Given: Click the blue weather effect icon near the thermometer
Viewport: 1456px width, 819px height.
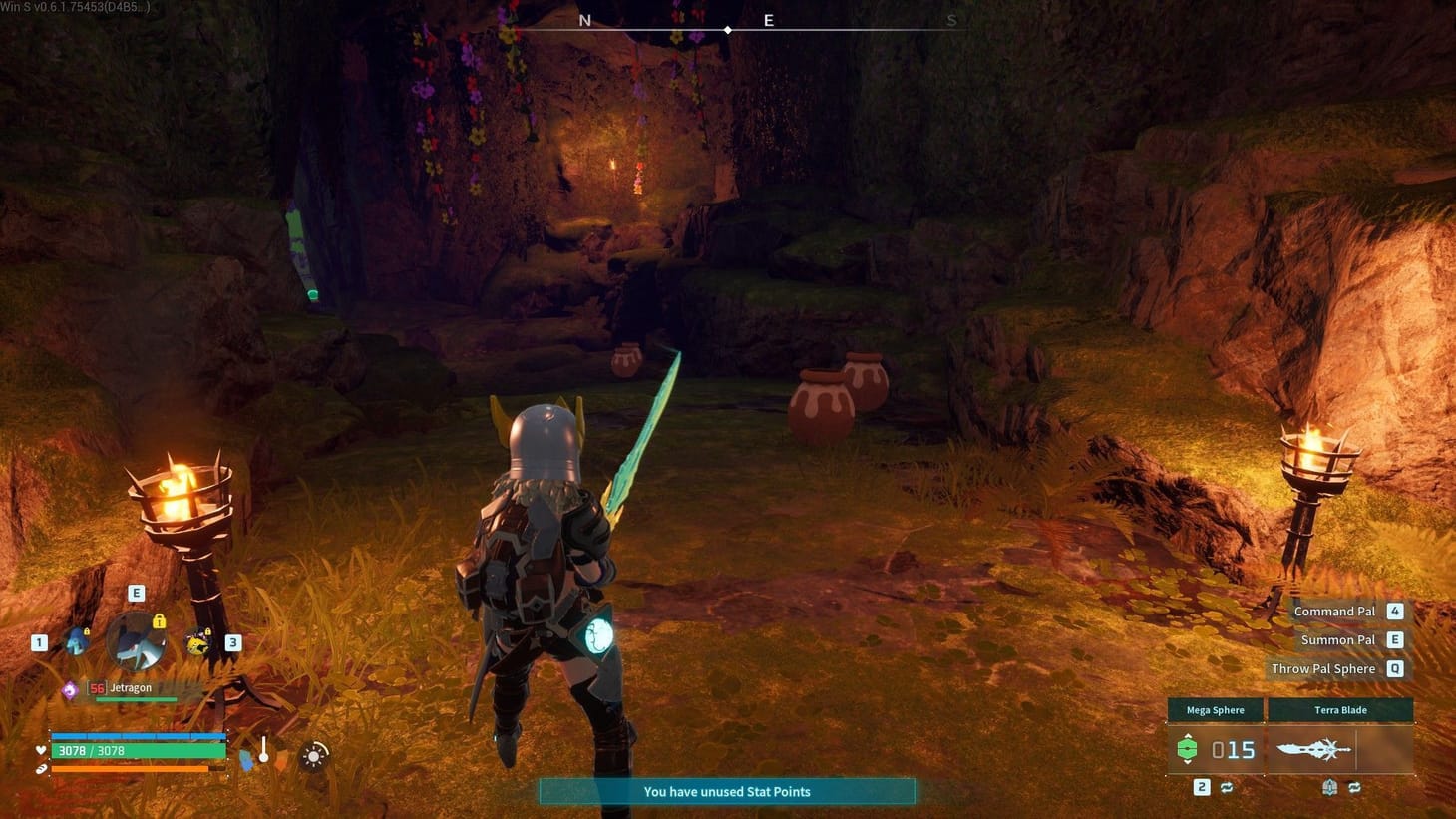Looking at the screenshot, I should point(246,758).
